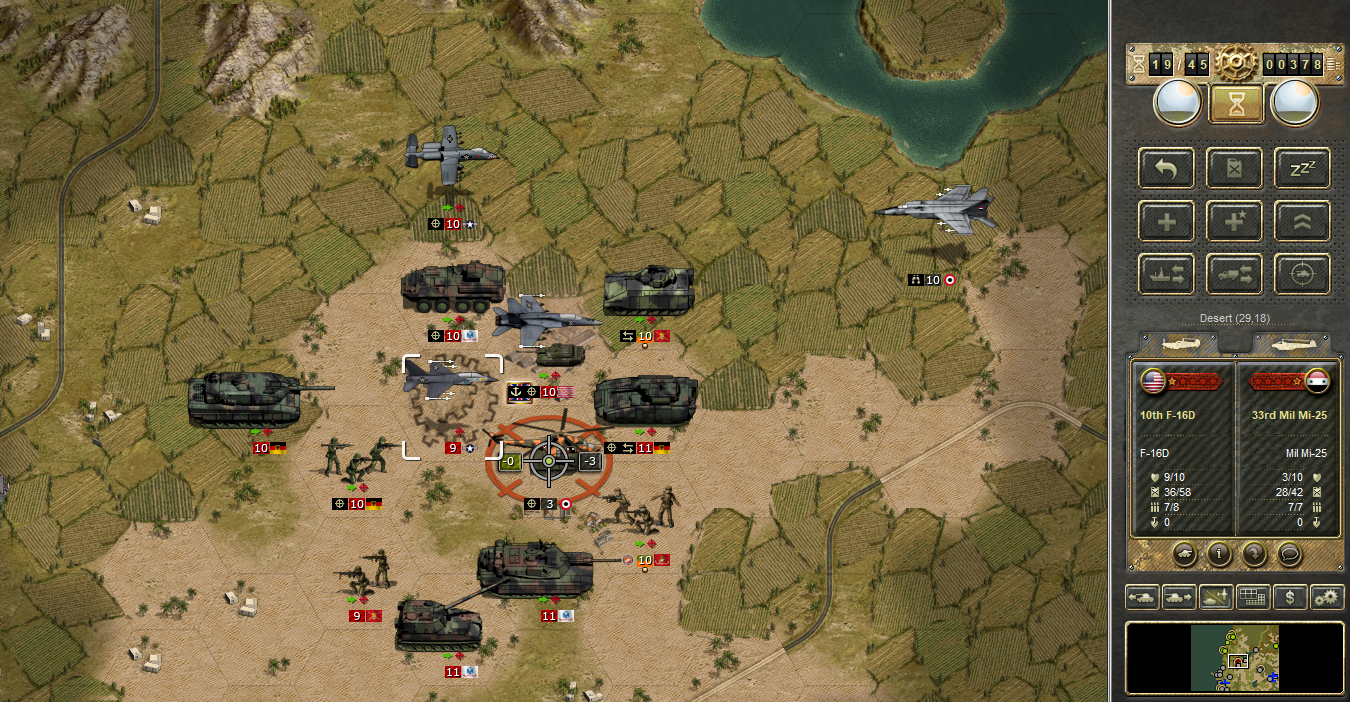1350x702 pixels.
Task: Click the ship embark swap button
Action: tap(1166, 273)
